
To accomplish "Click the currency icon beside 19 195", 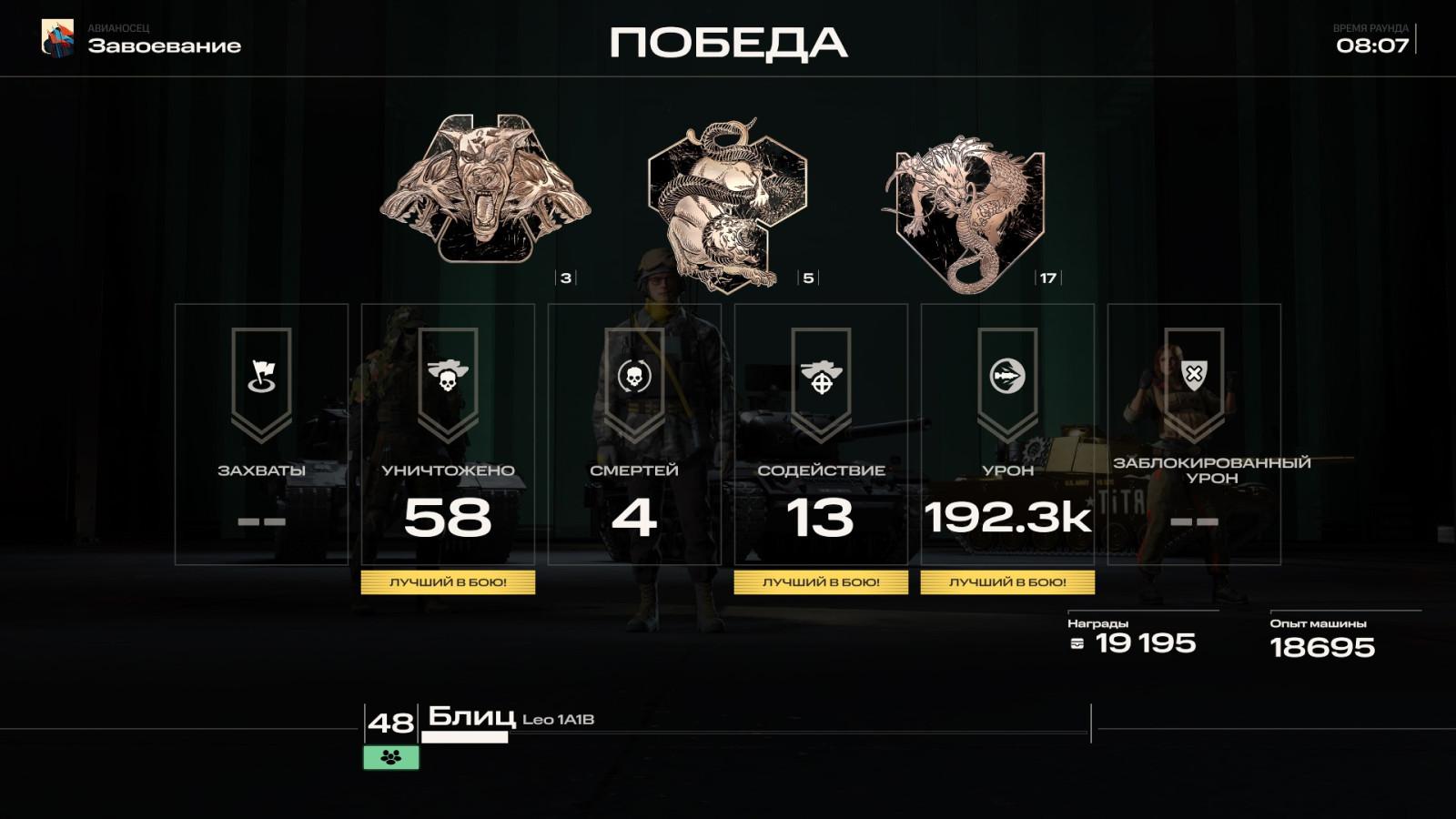I will (1077, 643).
